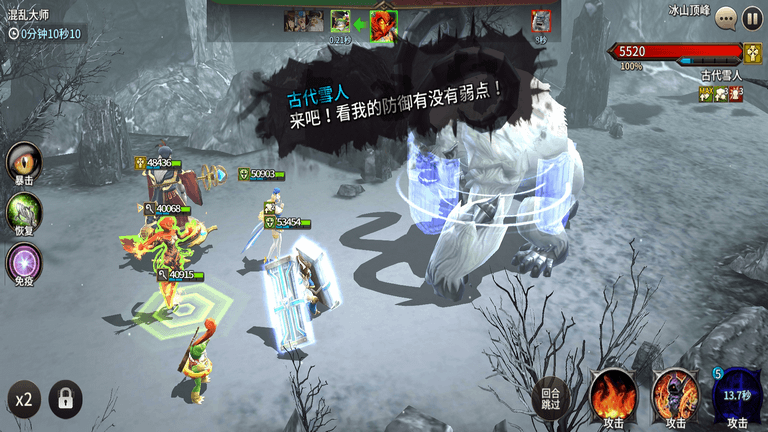
Task: Tap the 免疫 immunity buff icon
Action: tap(24, 264)
